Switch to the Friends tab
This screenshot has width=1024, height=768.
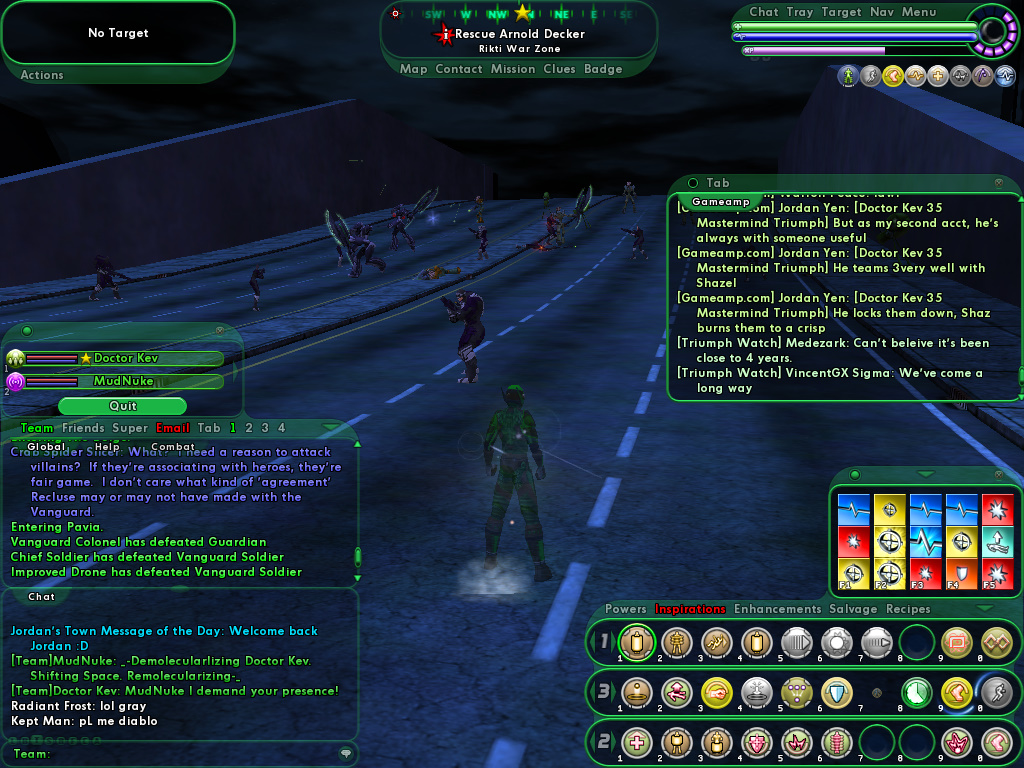(83, 428)
